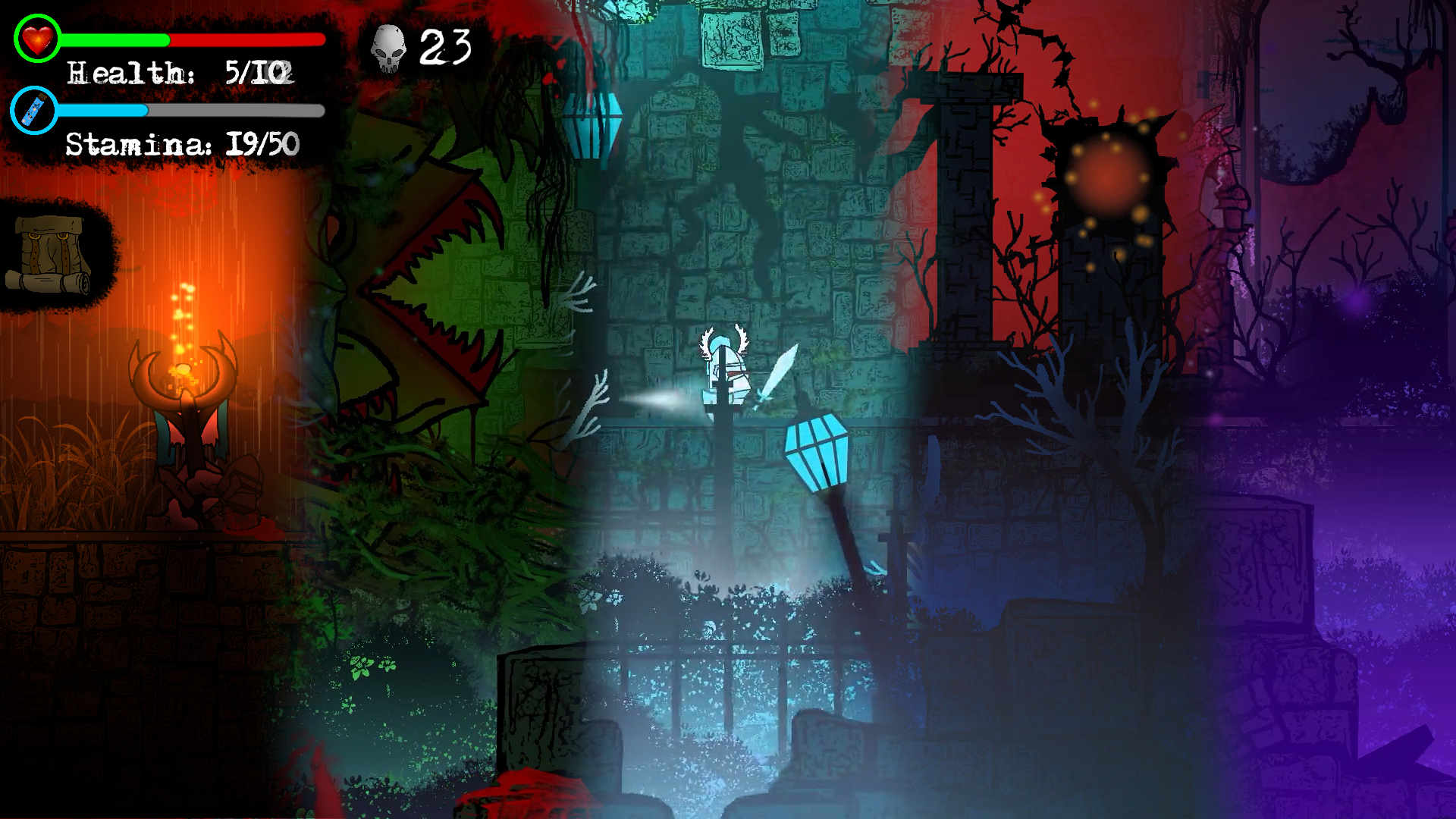Open the backpack and scroll inventory icon
The image size is (1456, 819).
click(x=50, y=255)
